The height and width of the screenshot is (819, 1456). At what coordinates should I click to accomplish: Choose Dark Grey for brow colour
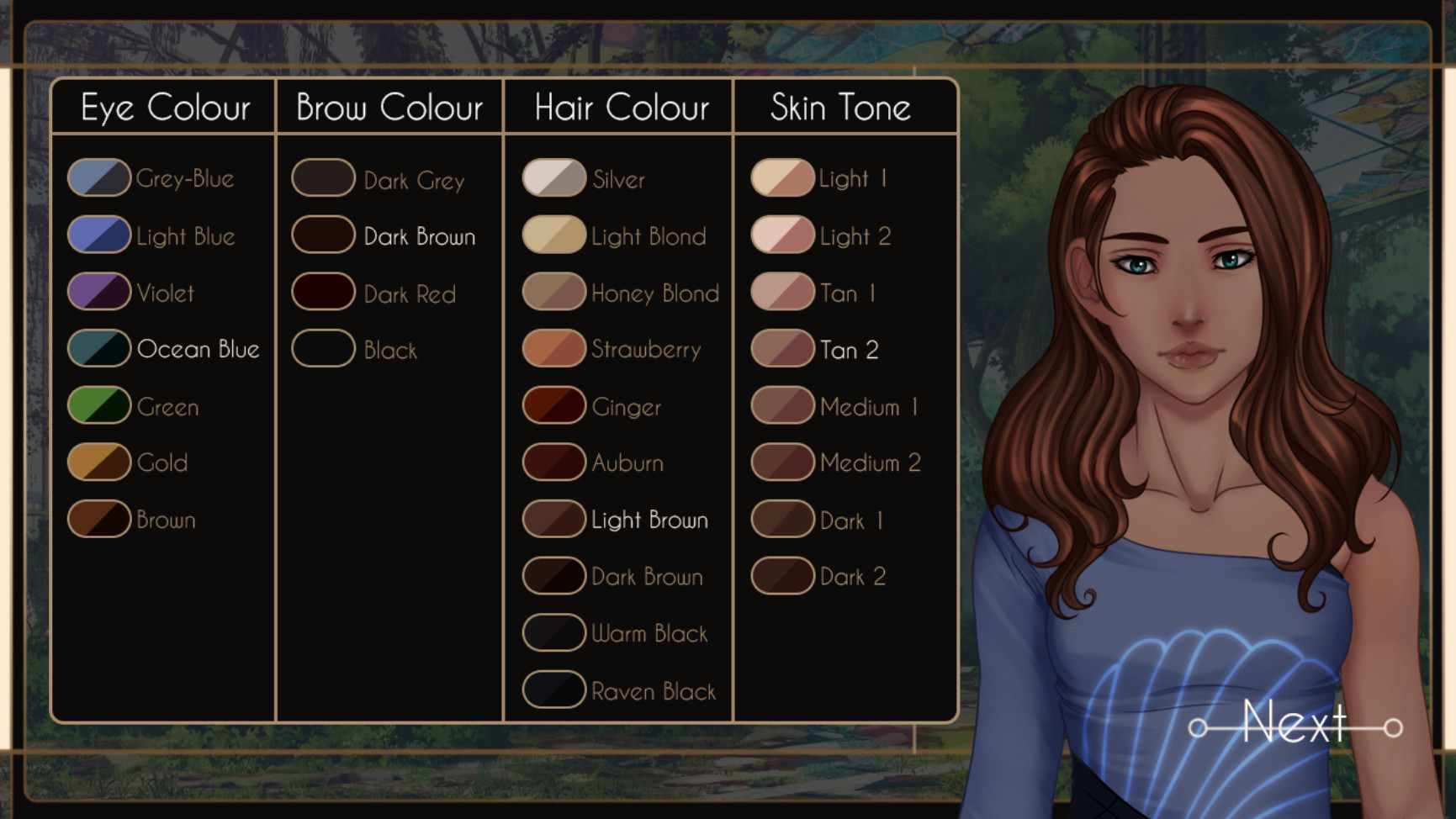tap(323, 177)
